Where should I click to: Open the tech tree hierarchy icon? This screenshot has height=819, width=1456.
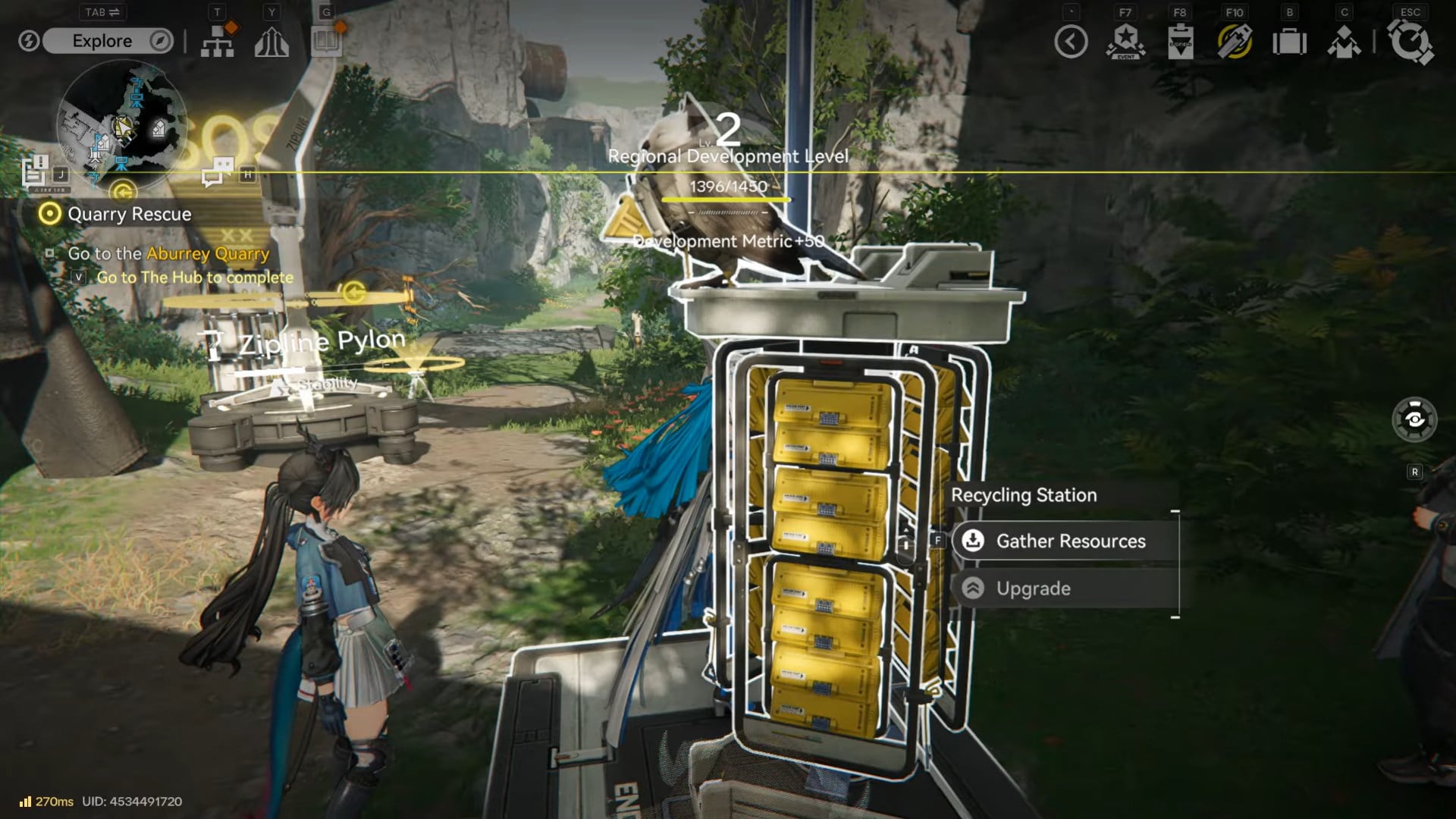(x=218, y=42)
